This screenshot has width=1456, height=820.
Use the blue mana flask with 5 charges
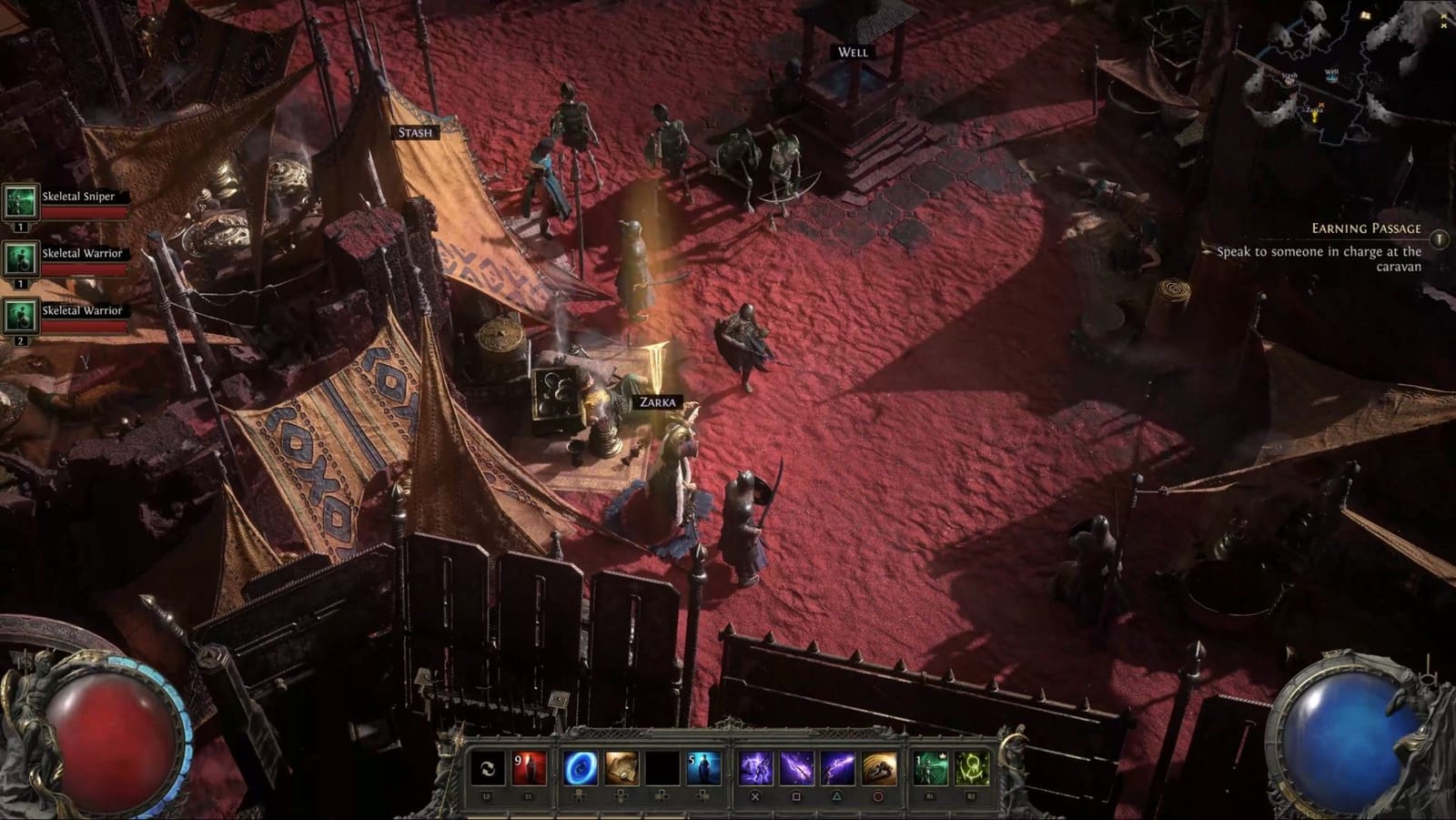tap(703, 769)
